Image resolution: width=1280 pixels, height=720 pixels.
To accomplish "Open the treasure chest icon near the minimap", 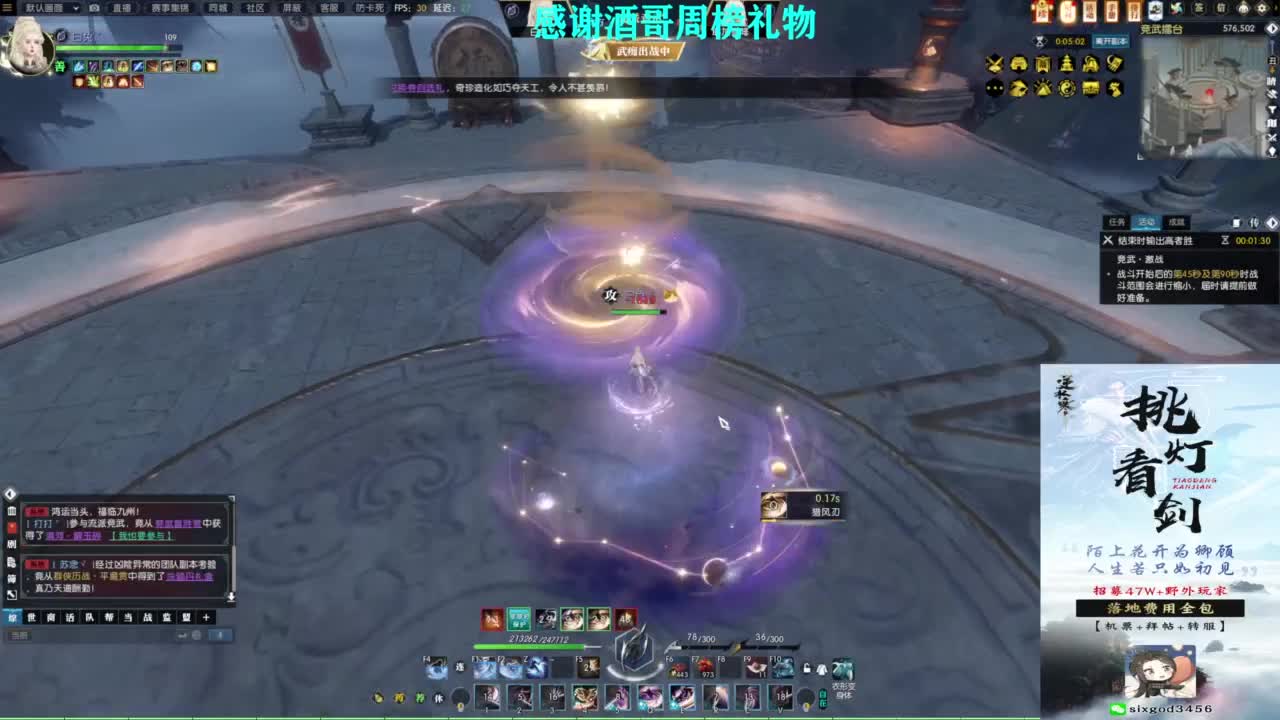I will (1090, 88).
